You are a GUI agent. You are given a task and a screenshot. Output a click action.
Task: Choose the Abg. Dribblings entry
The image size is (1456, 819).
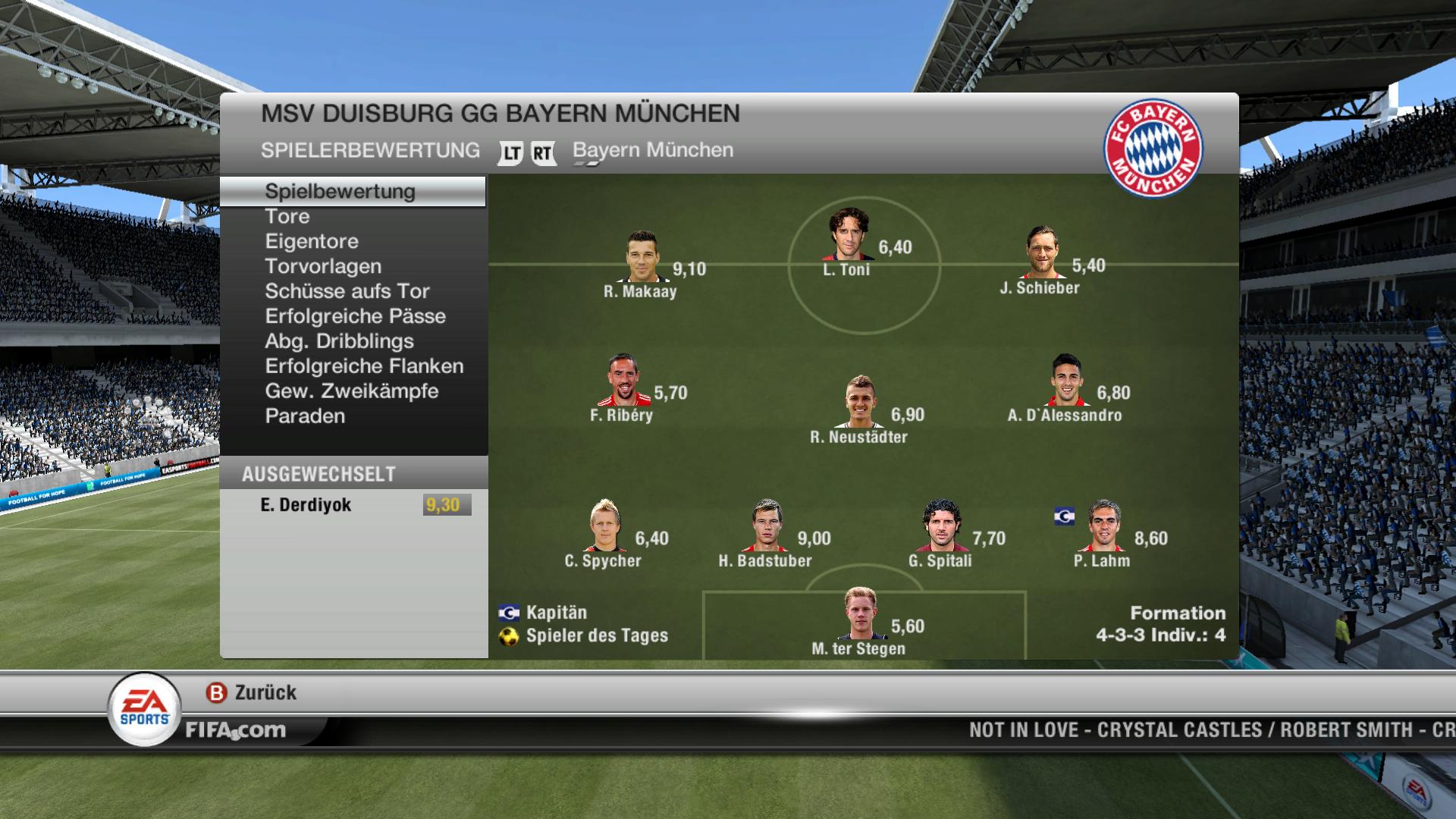(x=339, y=342)
